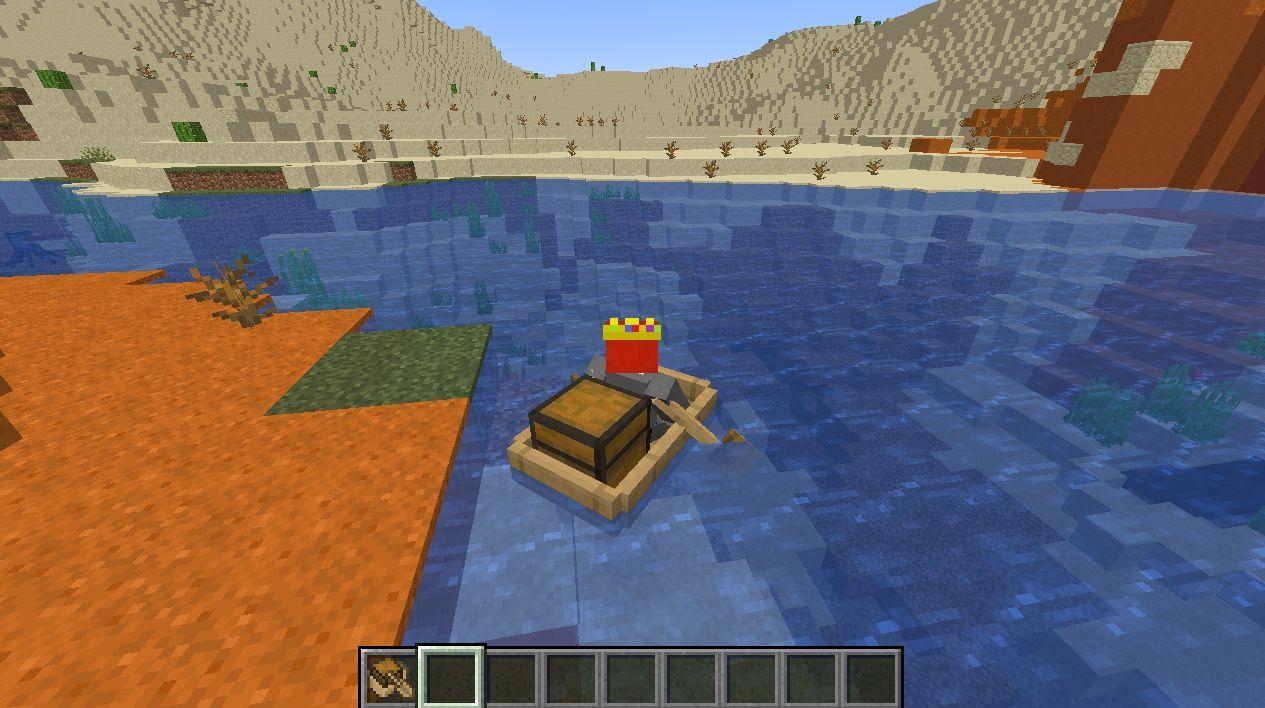Click the highlighted empty hotbar slot
Image resolution: width=1265 pixels, height=708 pixels.
point(451,678)
